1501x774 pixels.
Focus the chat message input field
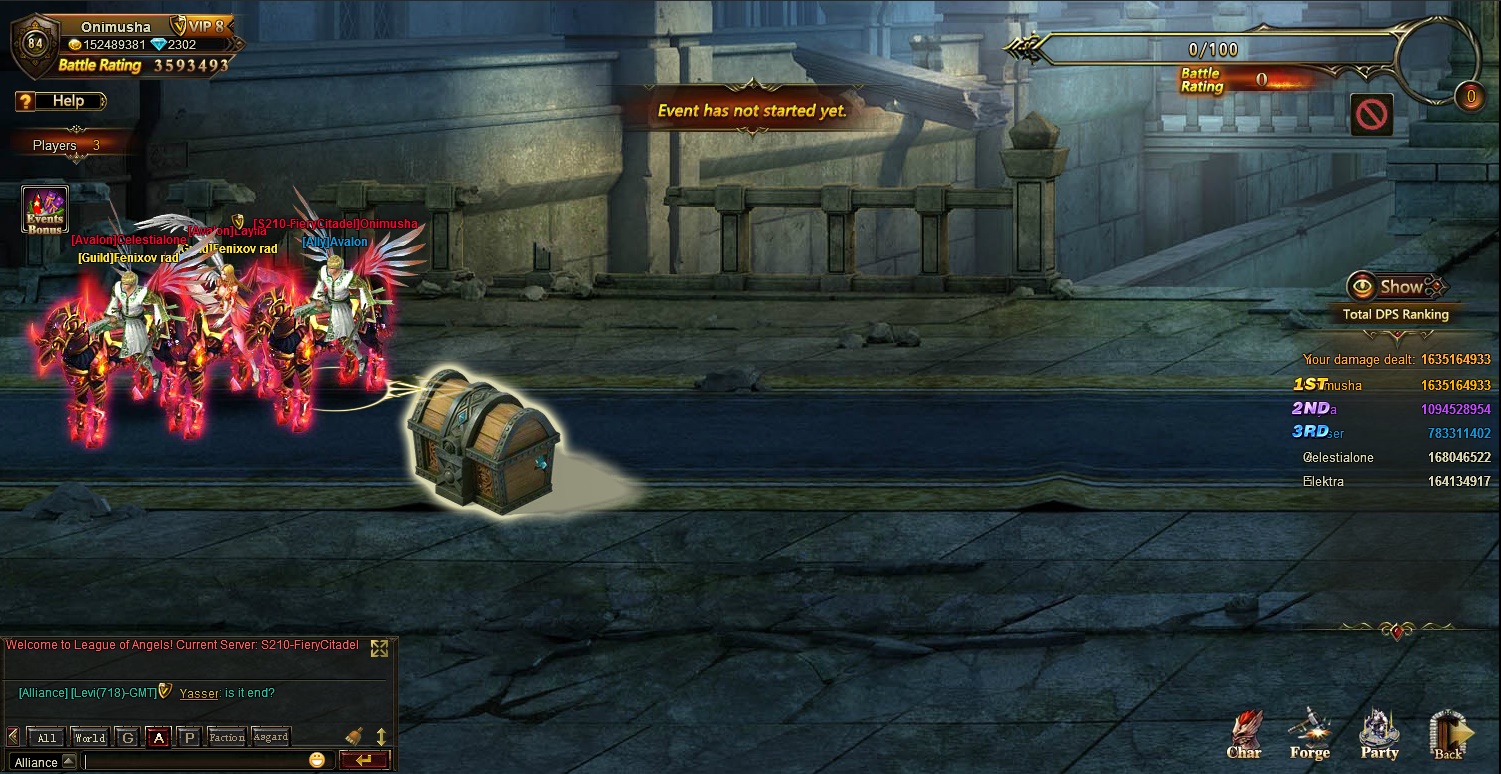pos(195,761)
